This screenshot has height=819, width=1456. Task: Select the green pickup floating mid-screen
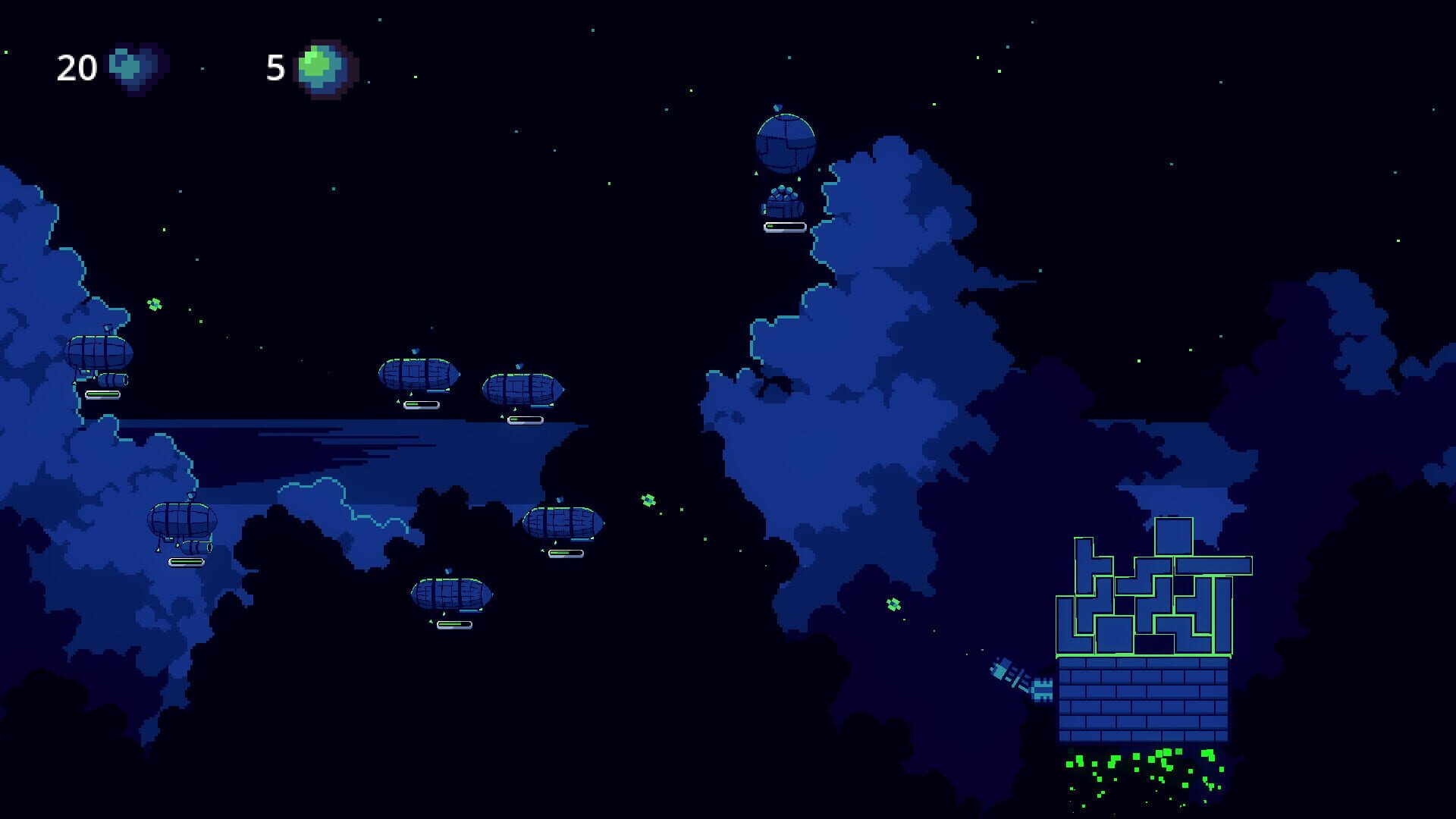point(648,500)
